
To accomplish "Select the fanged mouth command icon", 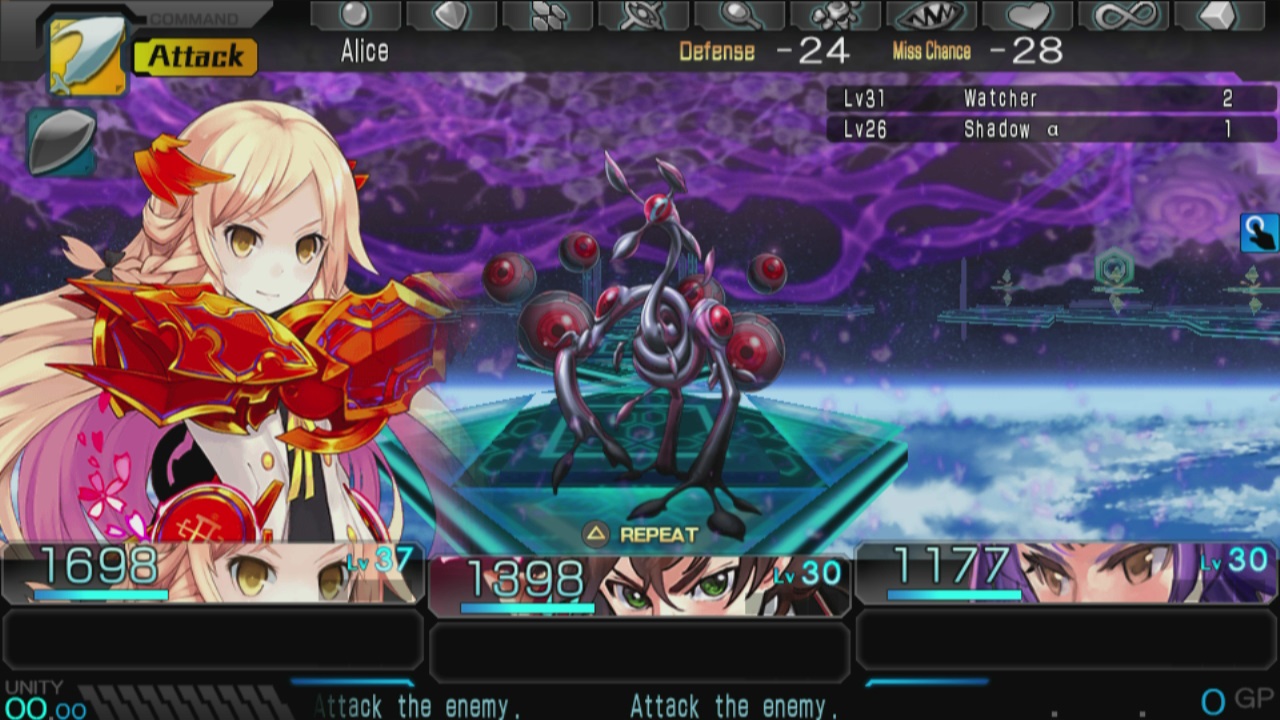I will [x=930, y=16].
